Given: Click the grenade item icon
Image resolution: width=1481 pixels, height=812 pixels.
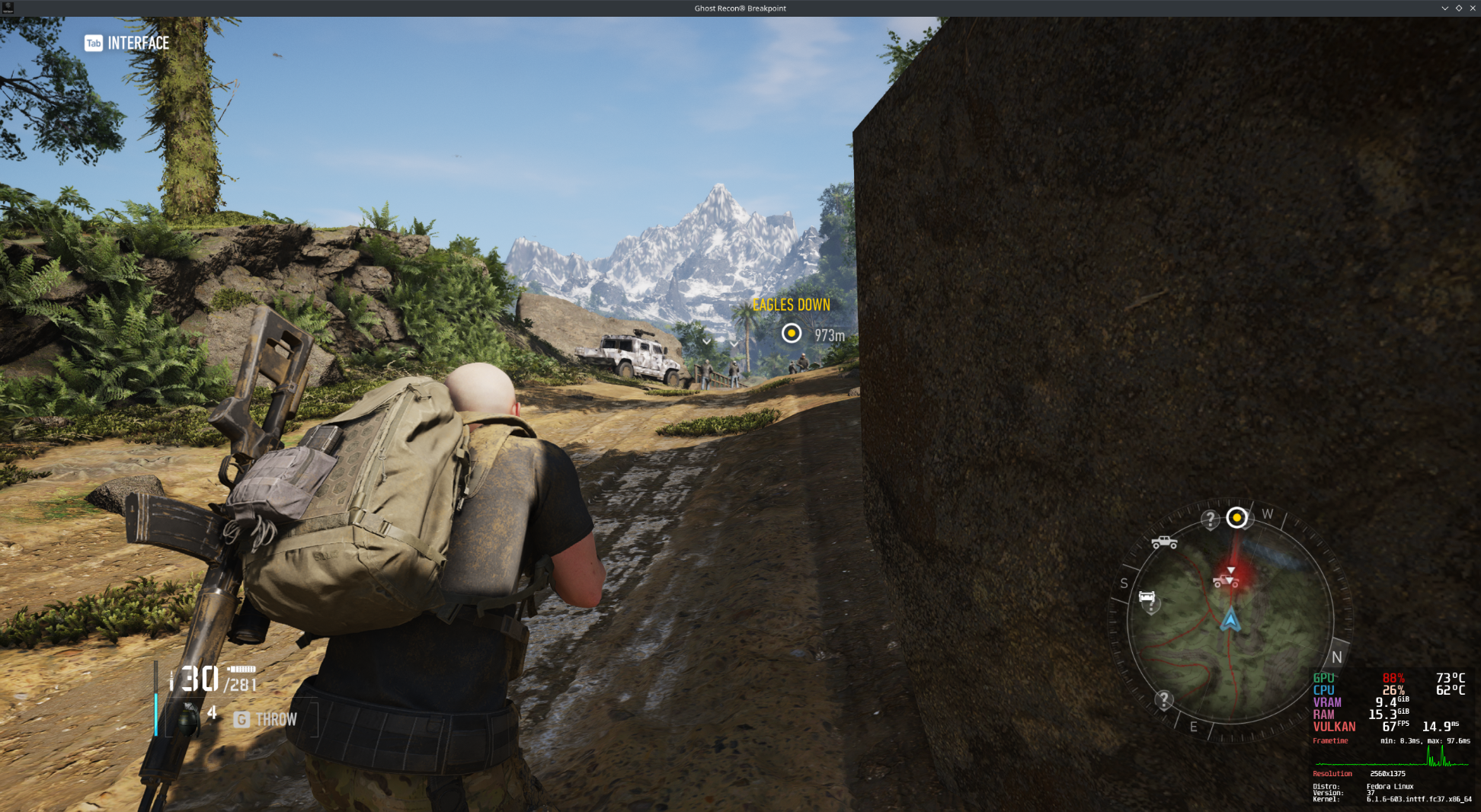Looking at the screenshot, I should 187,718.
